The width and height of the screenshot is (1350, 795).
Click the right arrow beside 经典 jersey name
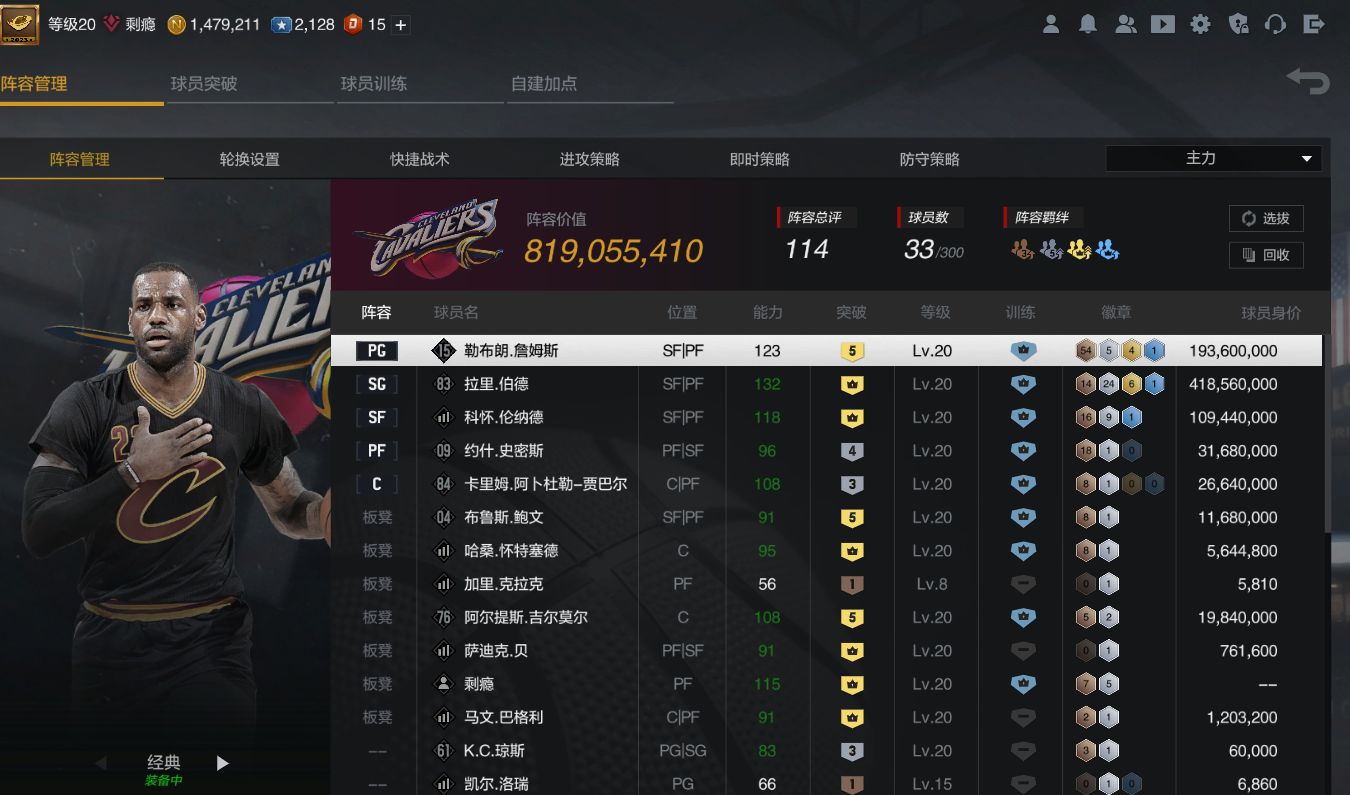point(222,761)
